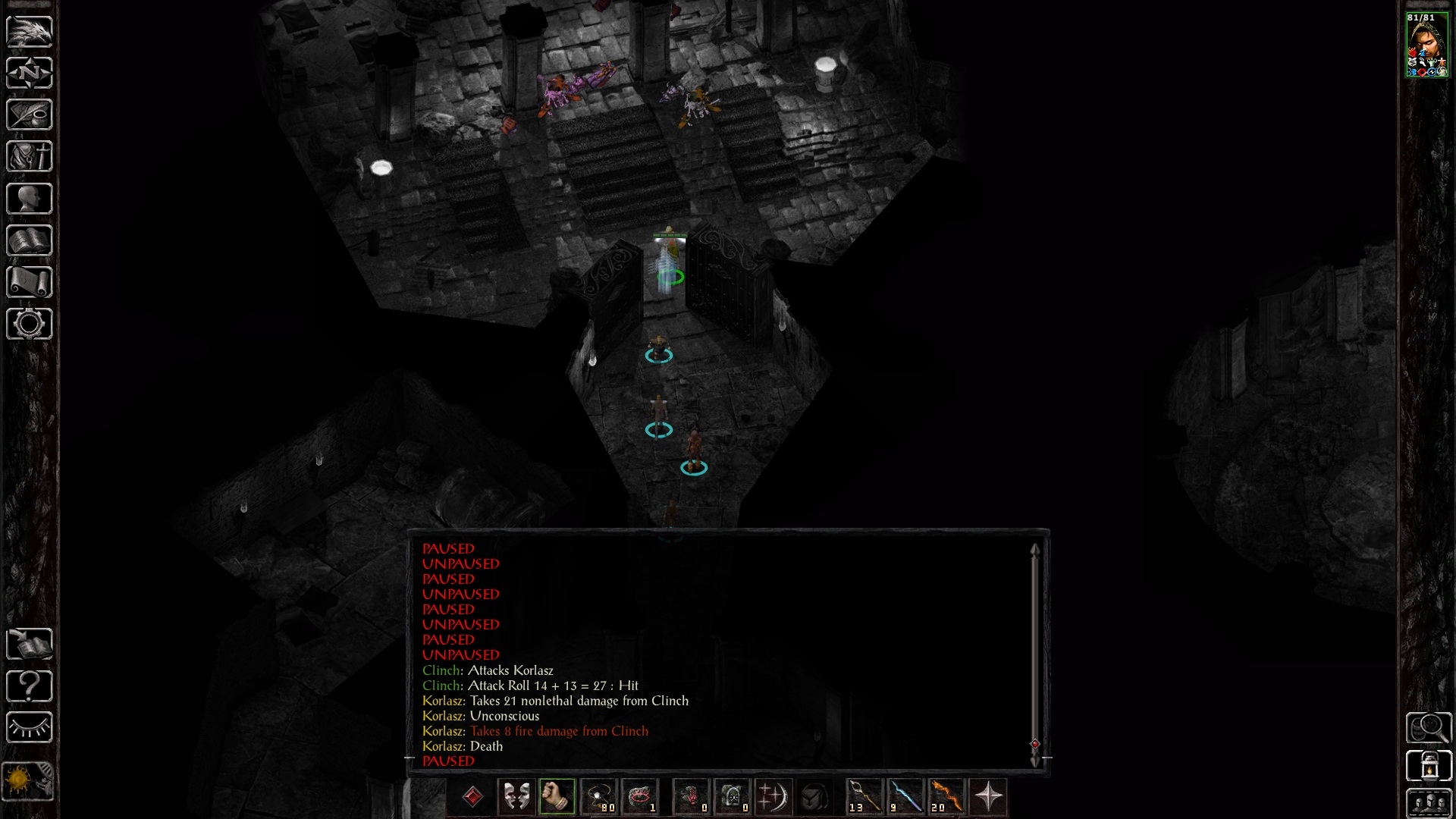1456x819 pixels.
Task: Open the area map with the compass button
Action: (30, 73)
